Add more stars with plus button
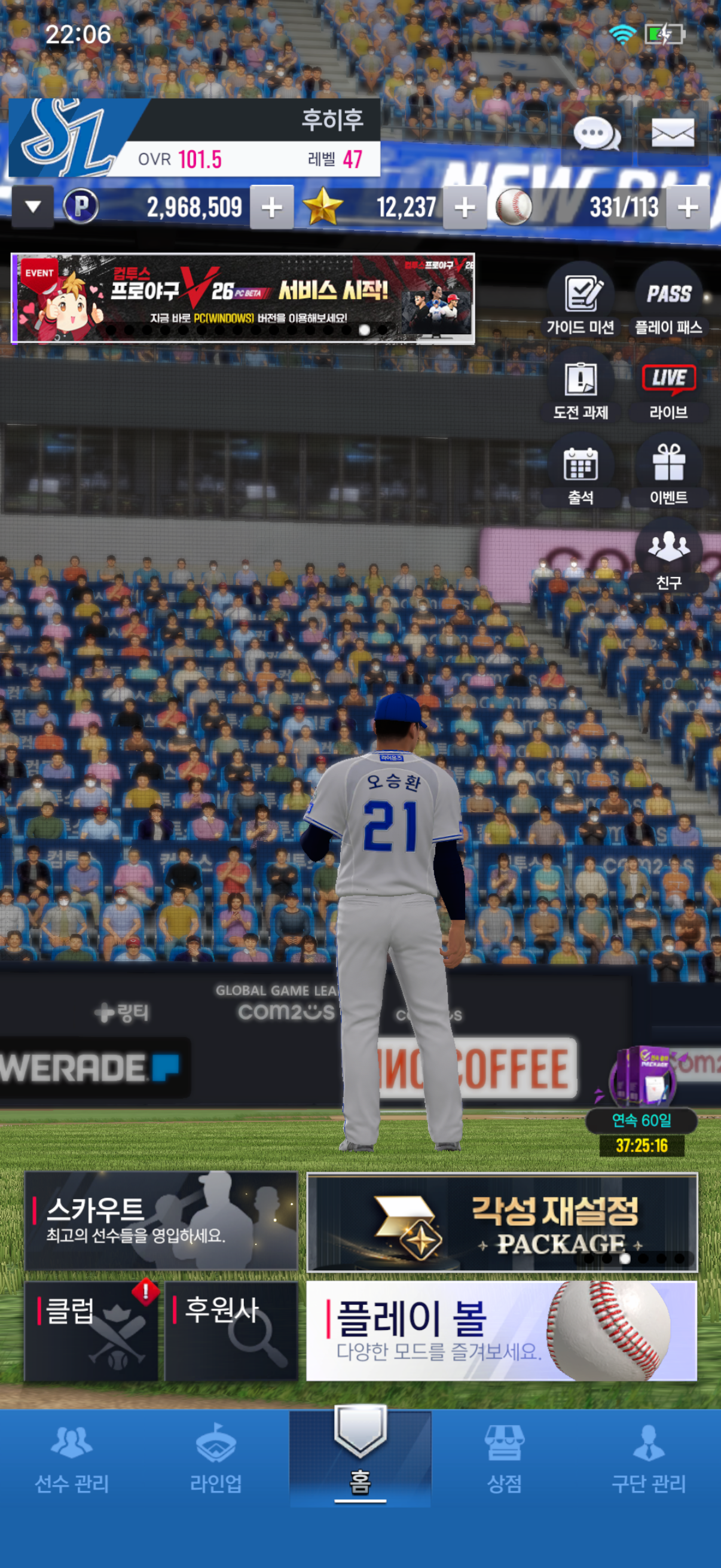This screenshot has height=1568, width=721. 465,208
